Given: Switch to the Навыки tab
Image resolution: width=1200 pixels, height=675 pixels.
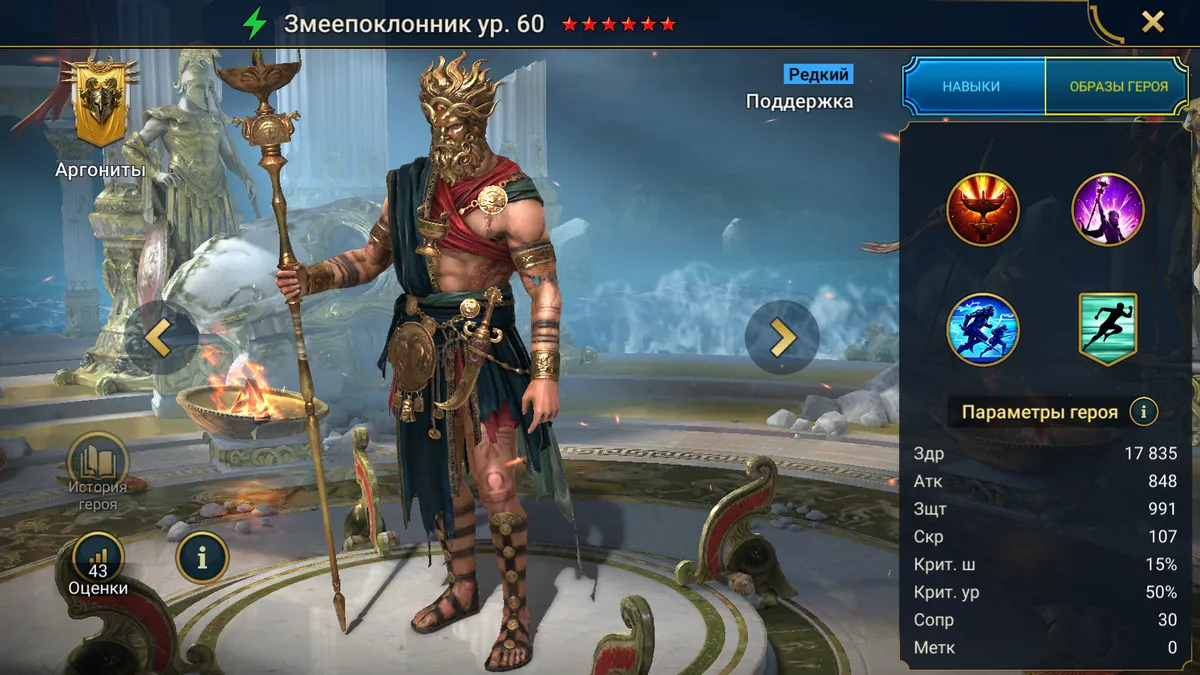Looking at the screenshot, I should point(971,86).
